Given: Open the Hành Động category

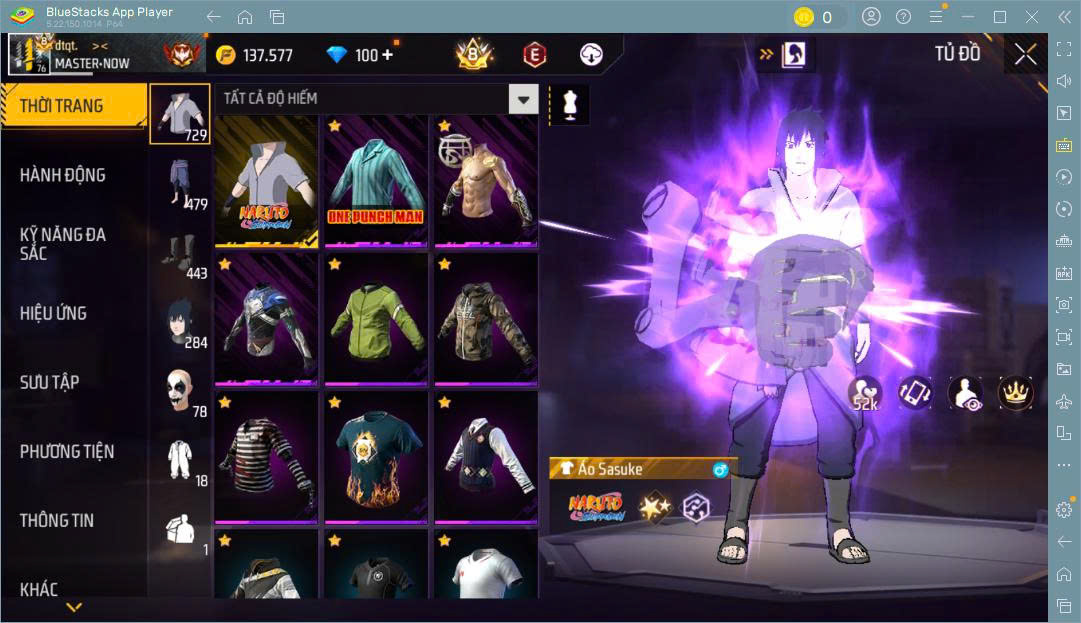Looking at the screenshot, I should (x=62, y=175).
